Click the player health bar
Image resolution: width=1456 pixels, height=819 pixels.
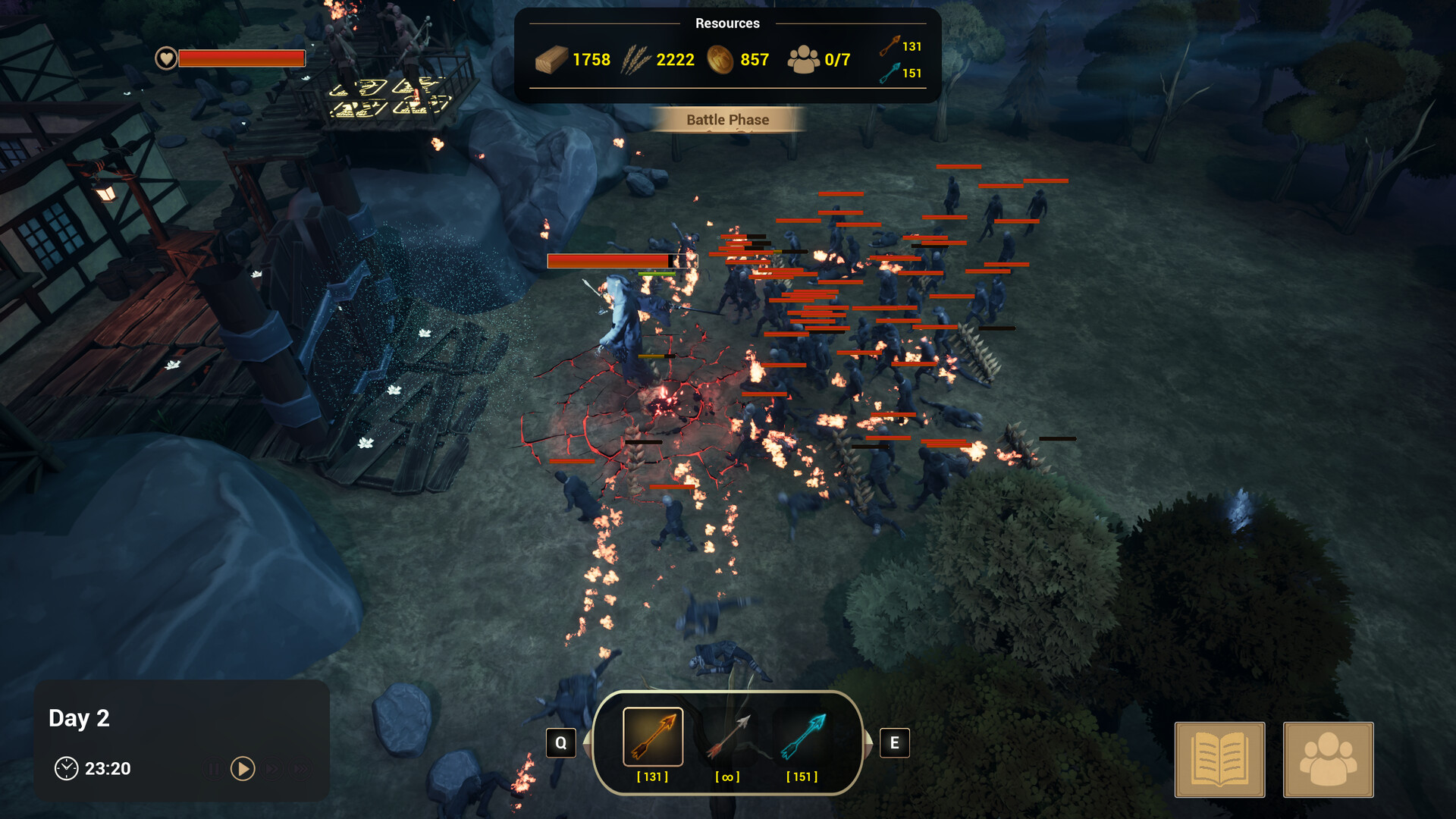pos(241,58)
